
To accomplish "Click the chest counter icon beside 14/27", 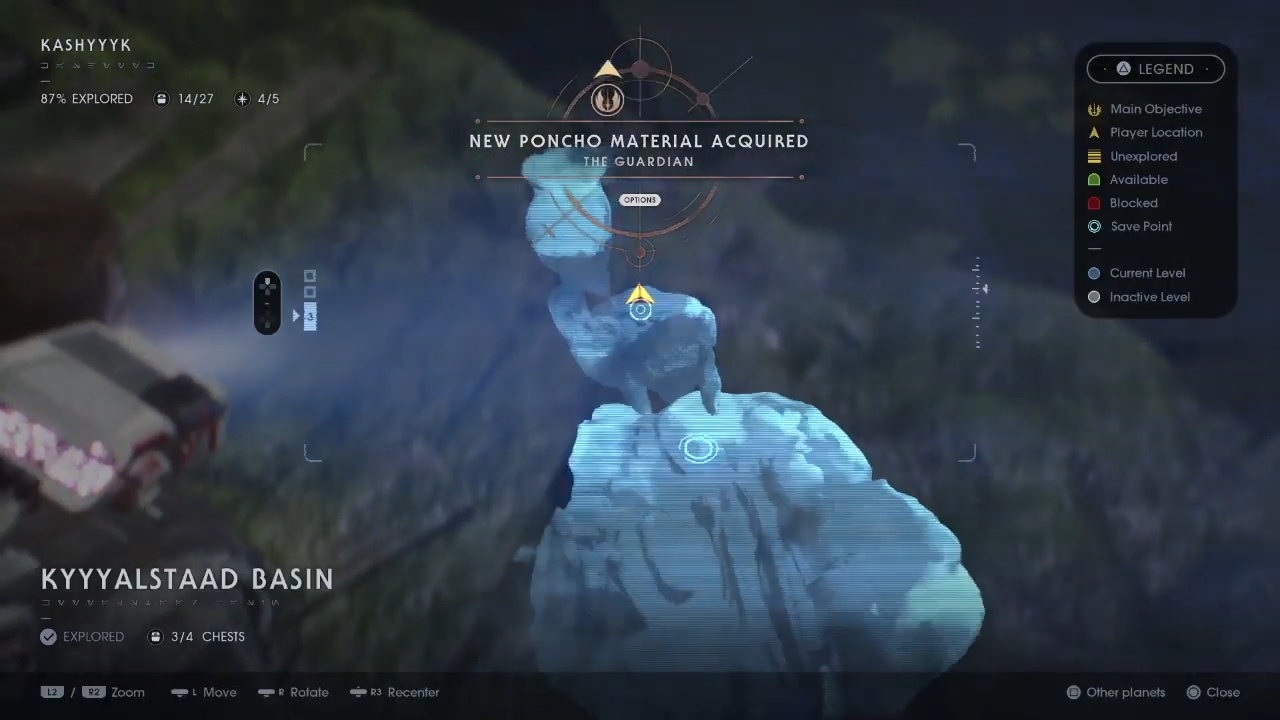I will 161,99.
